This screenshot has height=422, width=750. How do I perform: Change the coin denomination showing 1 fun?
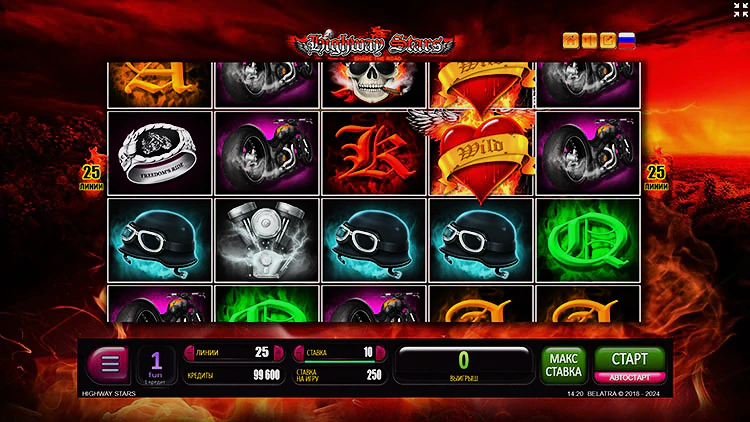(156, 364)
